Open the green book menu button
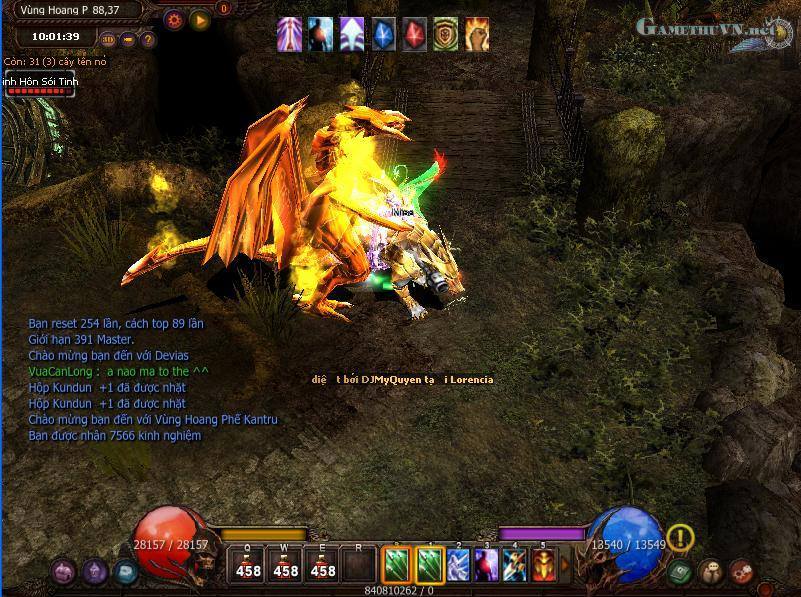 681,572
